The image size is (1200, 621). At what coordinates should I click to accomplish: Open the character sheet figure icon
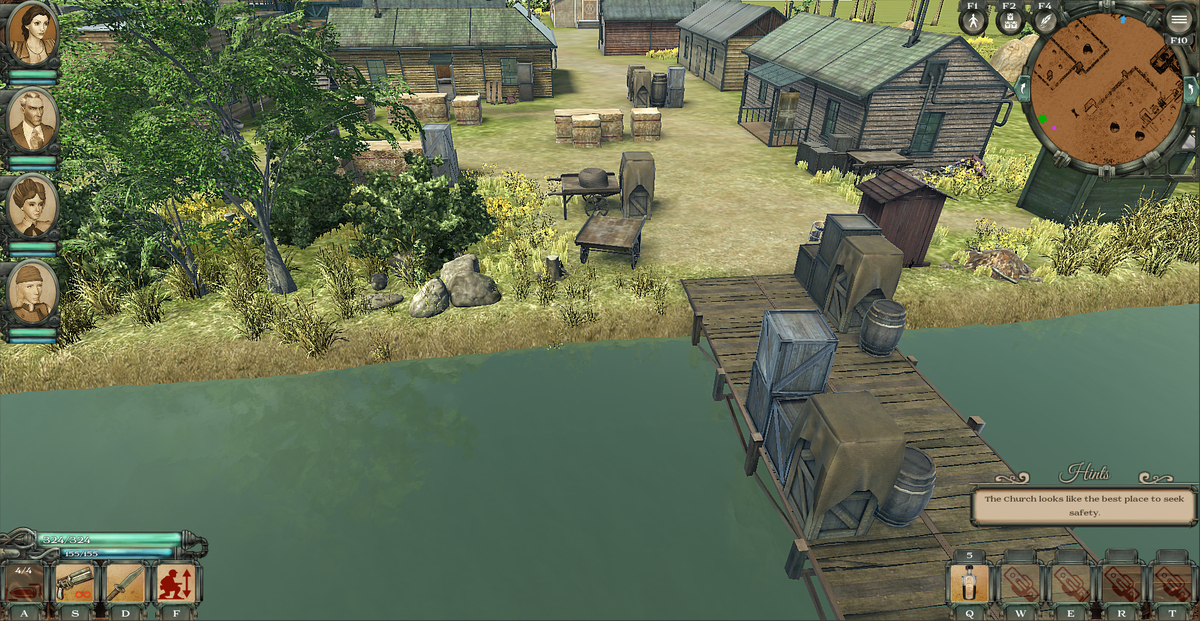(973, 21)
